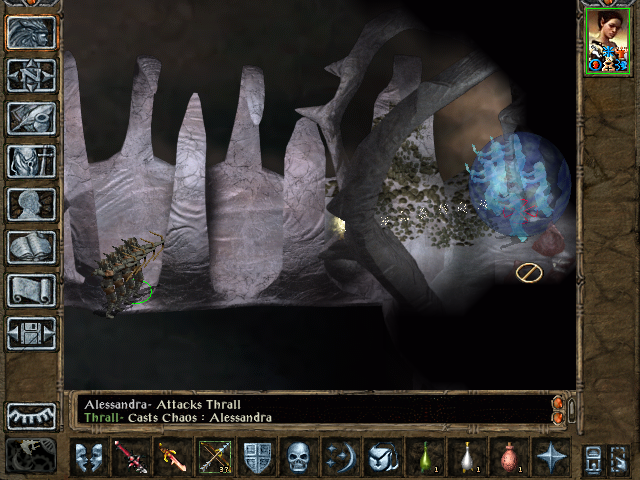Open the inventory screen

(x=31, y=161)
